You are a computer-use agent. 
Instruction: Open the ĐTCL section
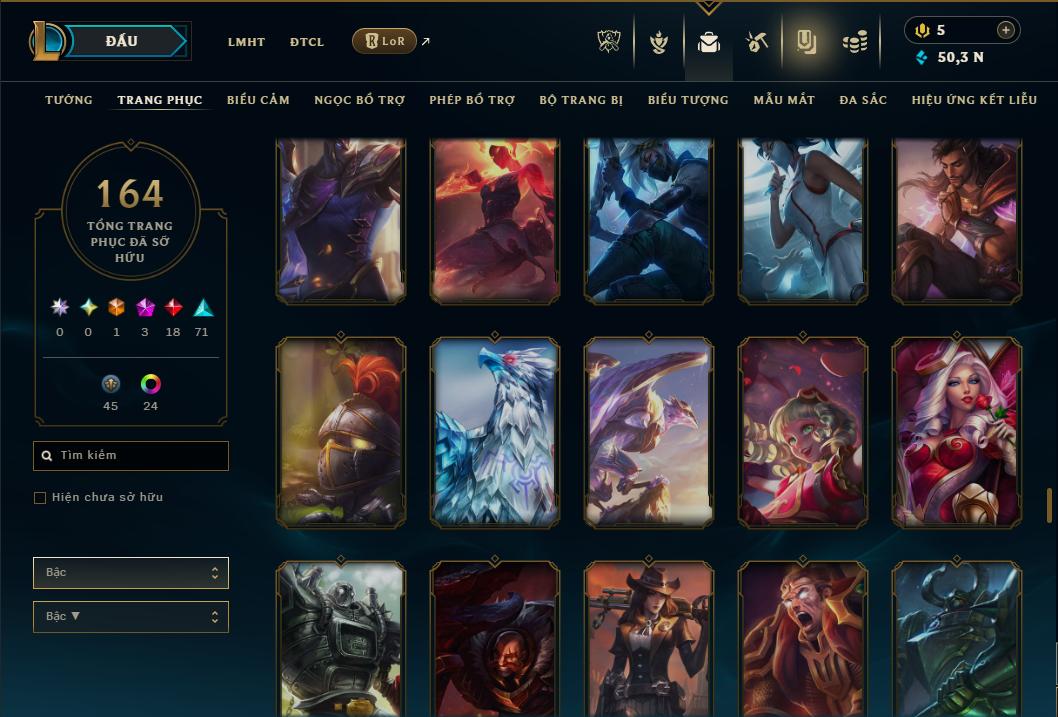pos(307,42)
